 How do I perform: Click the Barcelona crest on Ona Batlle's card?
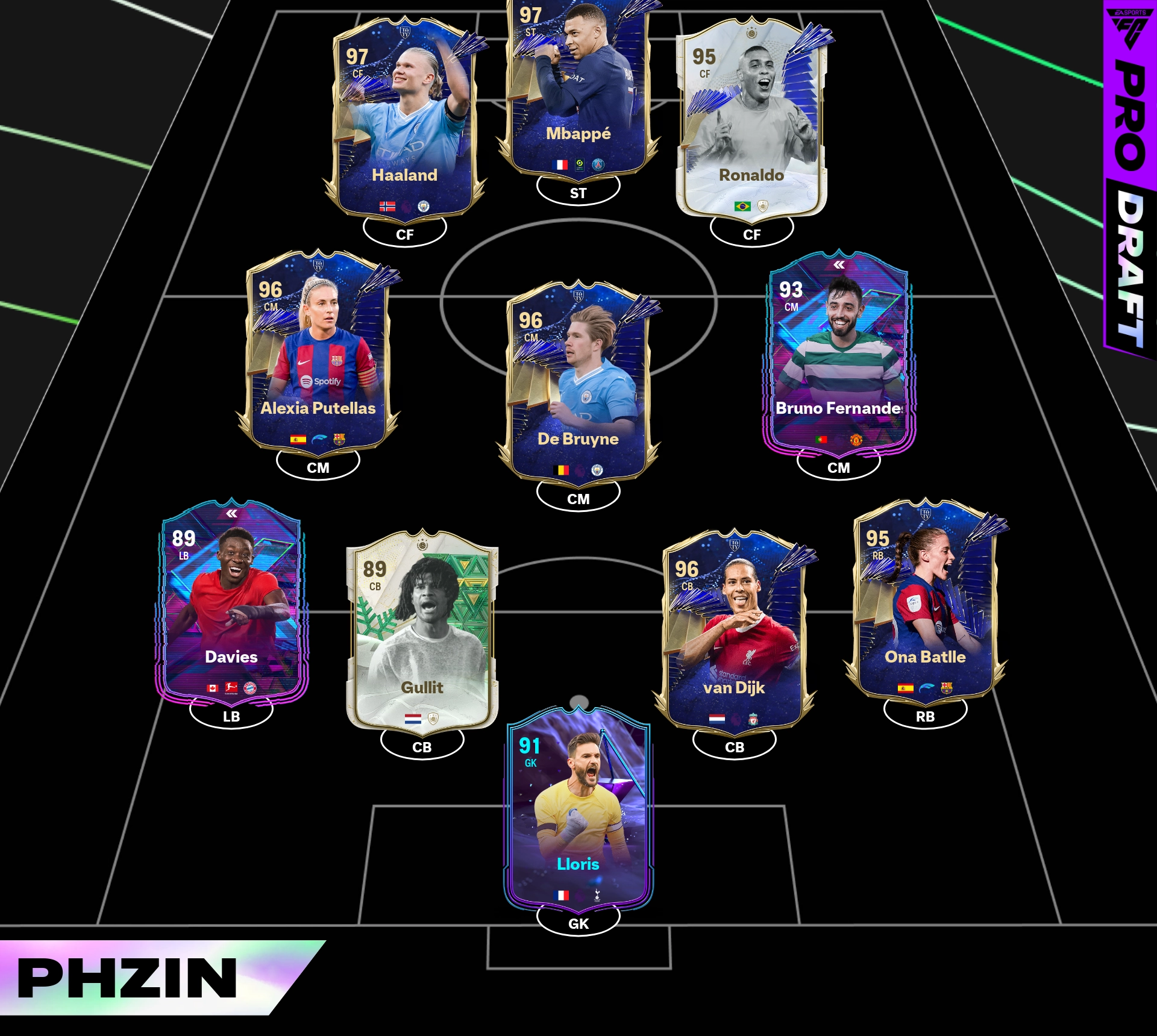[946, 688]
